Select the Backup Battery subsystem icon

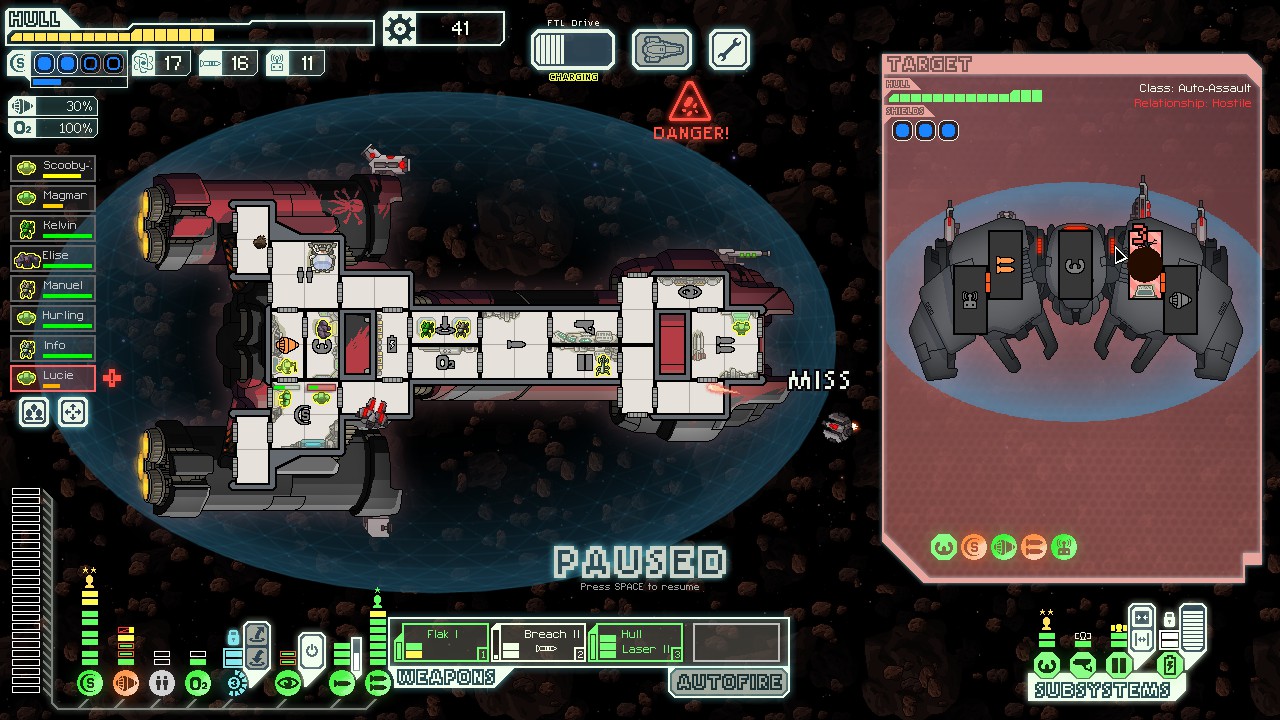tap(1170, 663)
